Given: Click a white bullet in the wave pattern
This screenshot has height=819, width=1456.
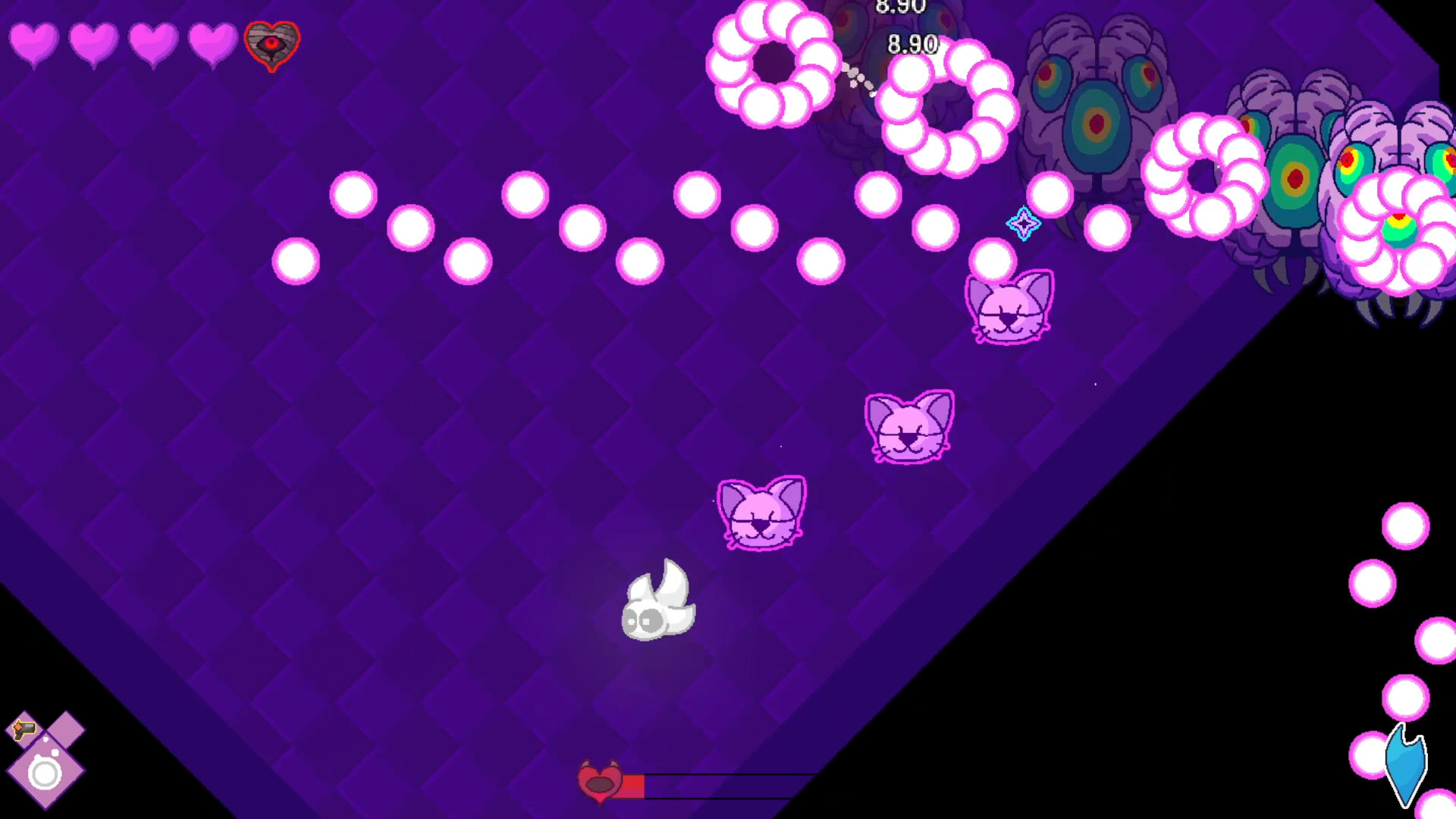Looking at the screenshot, I should pyautogui.click(x=353, y=196).
